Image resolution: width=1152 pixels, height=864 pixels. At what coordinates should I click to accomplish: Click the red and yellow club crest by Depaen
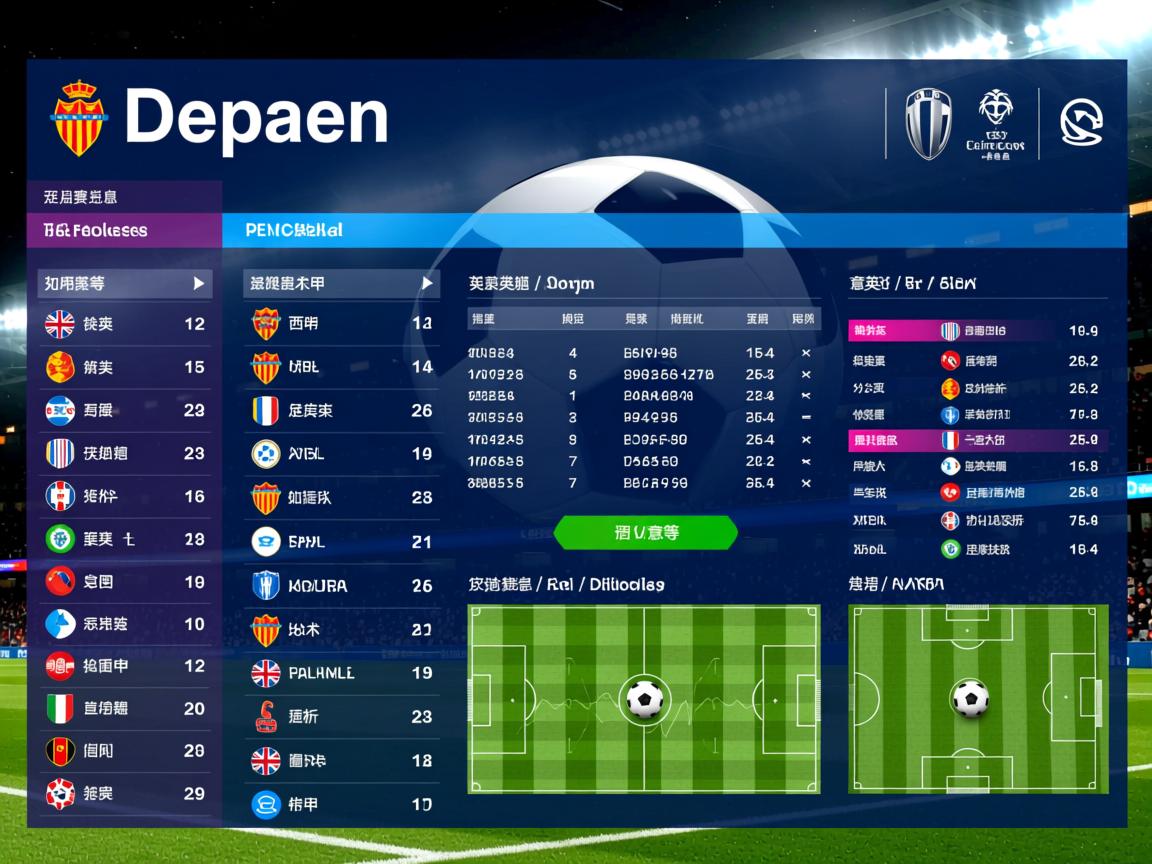(x=78, y=118)
